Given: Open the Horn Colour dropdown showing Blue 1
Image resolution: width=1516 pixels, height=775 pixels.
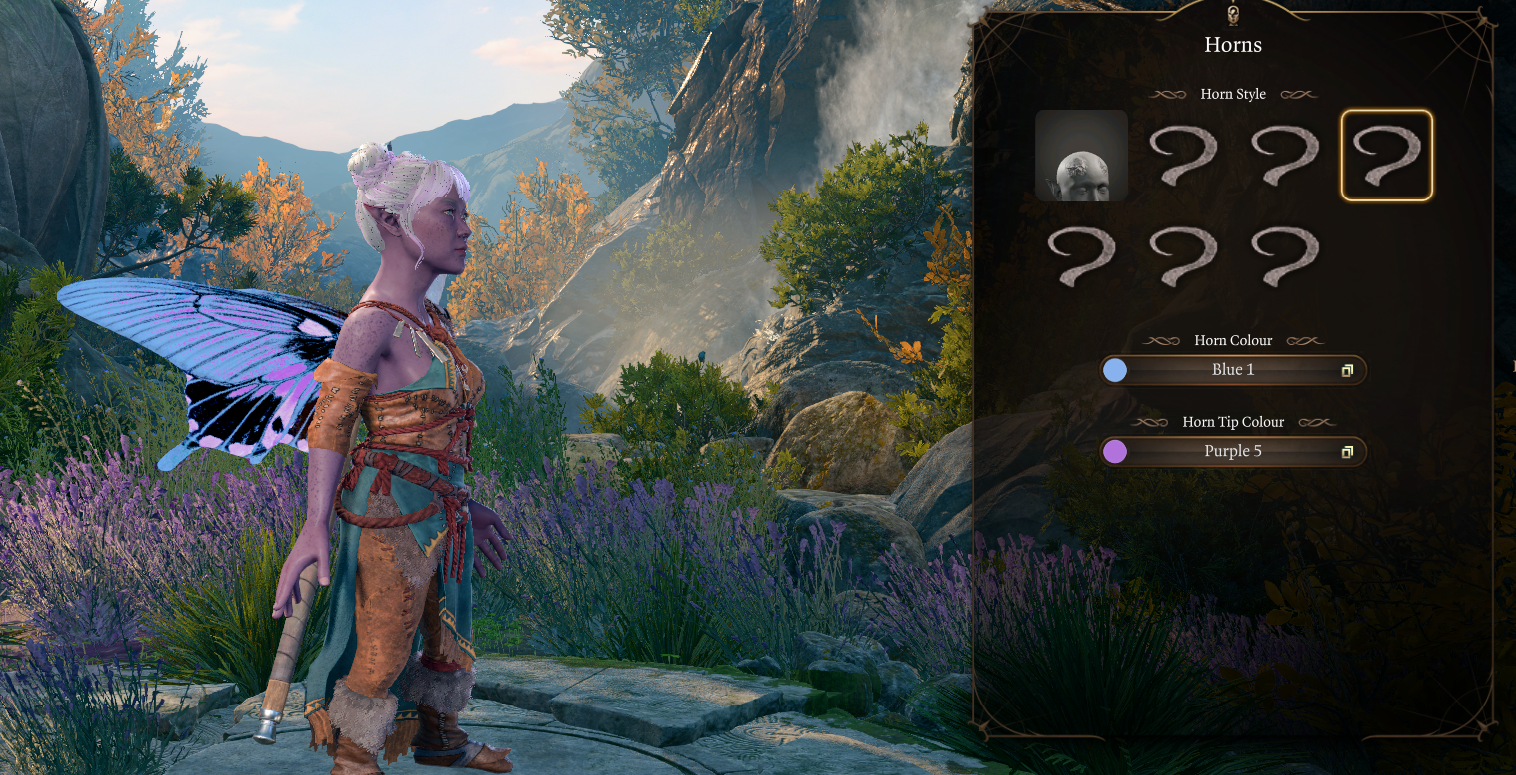Looking at the screenshot, I should [1232, 370].
